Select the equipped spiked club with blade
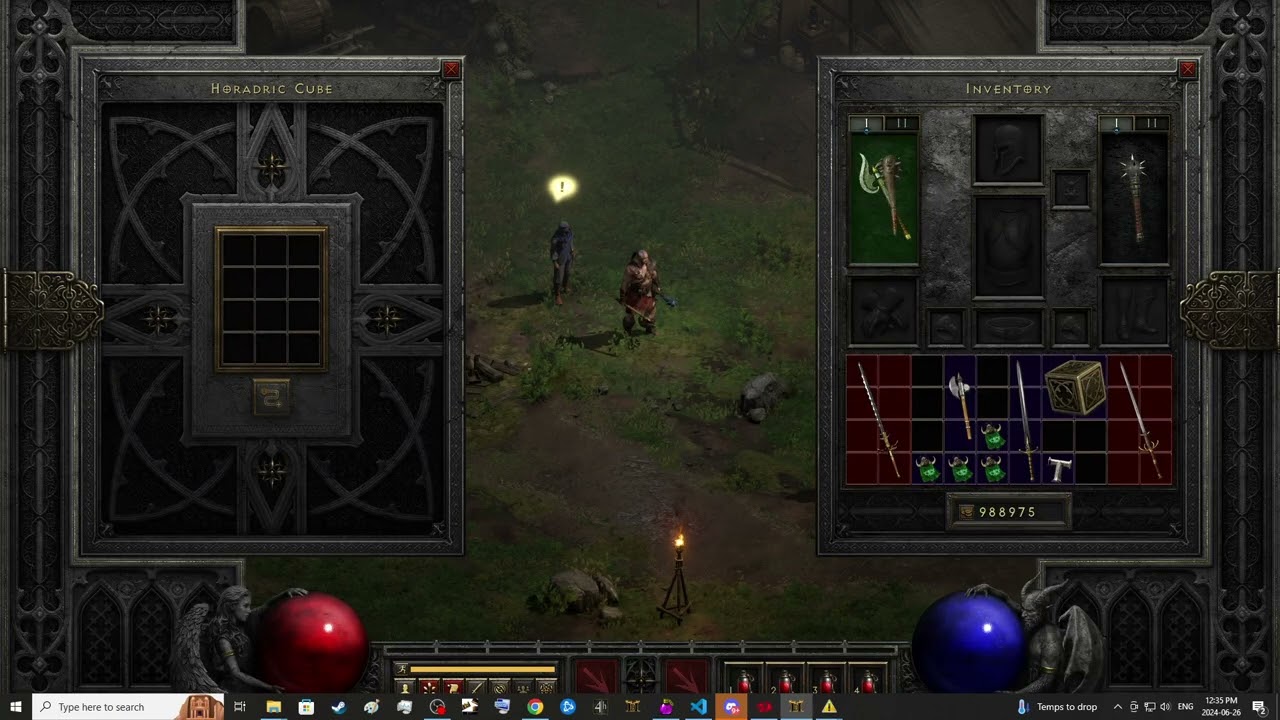The height and width of the screenshot is (720, 1280). tap(884, 198)
